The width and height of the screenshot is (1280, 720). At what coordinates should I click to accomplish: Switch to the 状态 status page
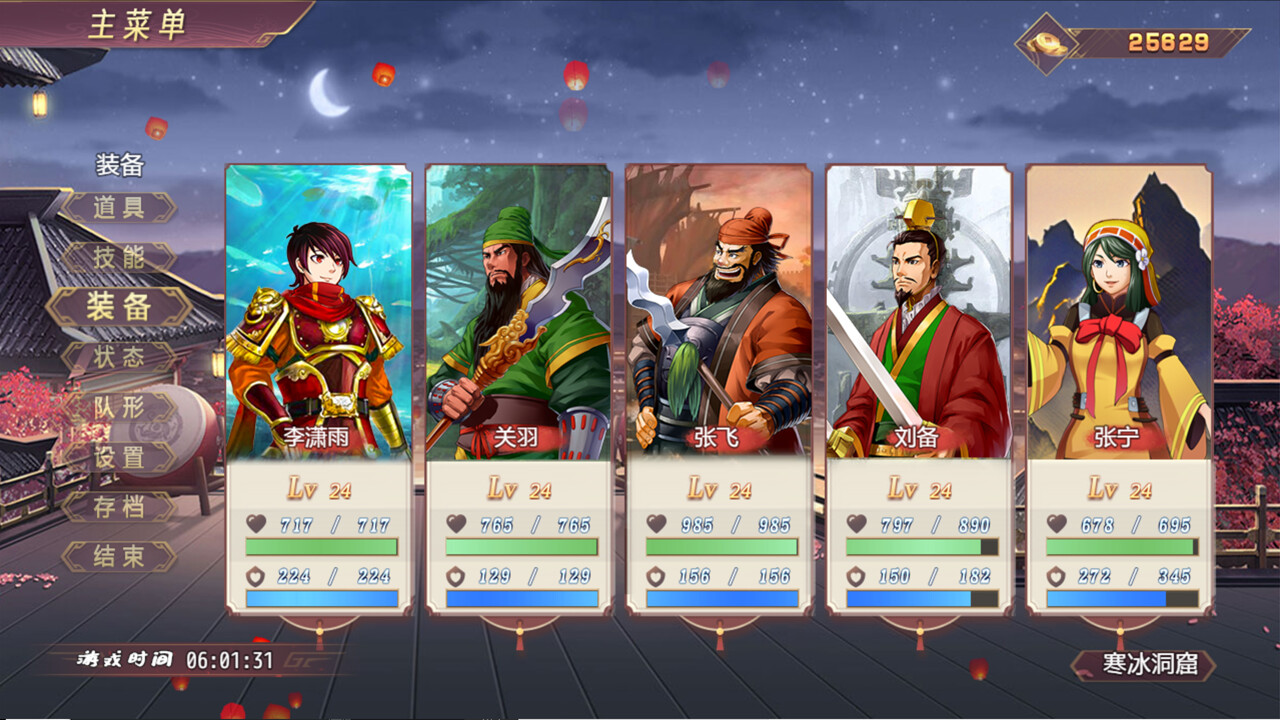pyautogui.click(x=120, y=357)
